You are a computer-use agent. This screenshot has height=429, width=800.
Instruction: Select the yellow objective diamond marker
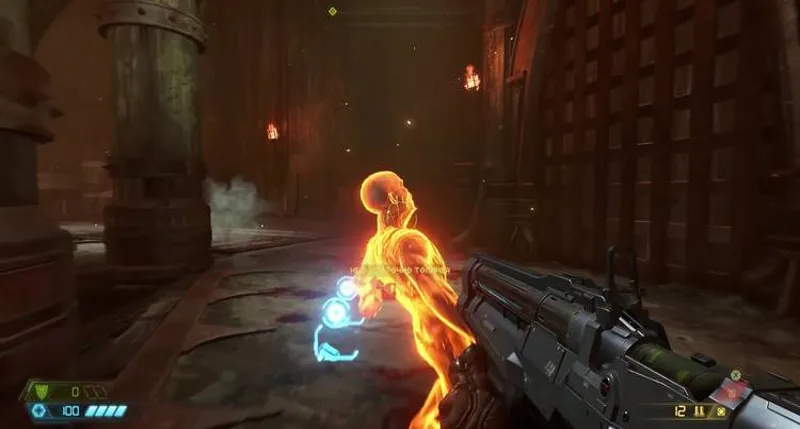[332, 11]
